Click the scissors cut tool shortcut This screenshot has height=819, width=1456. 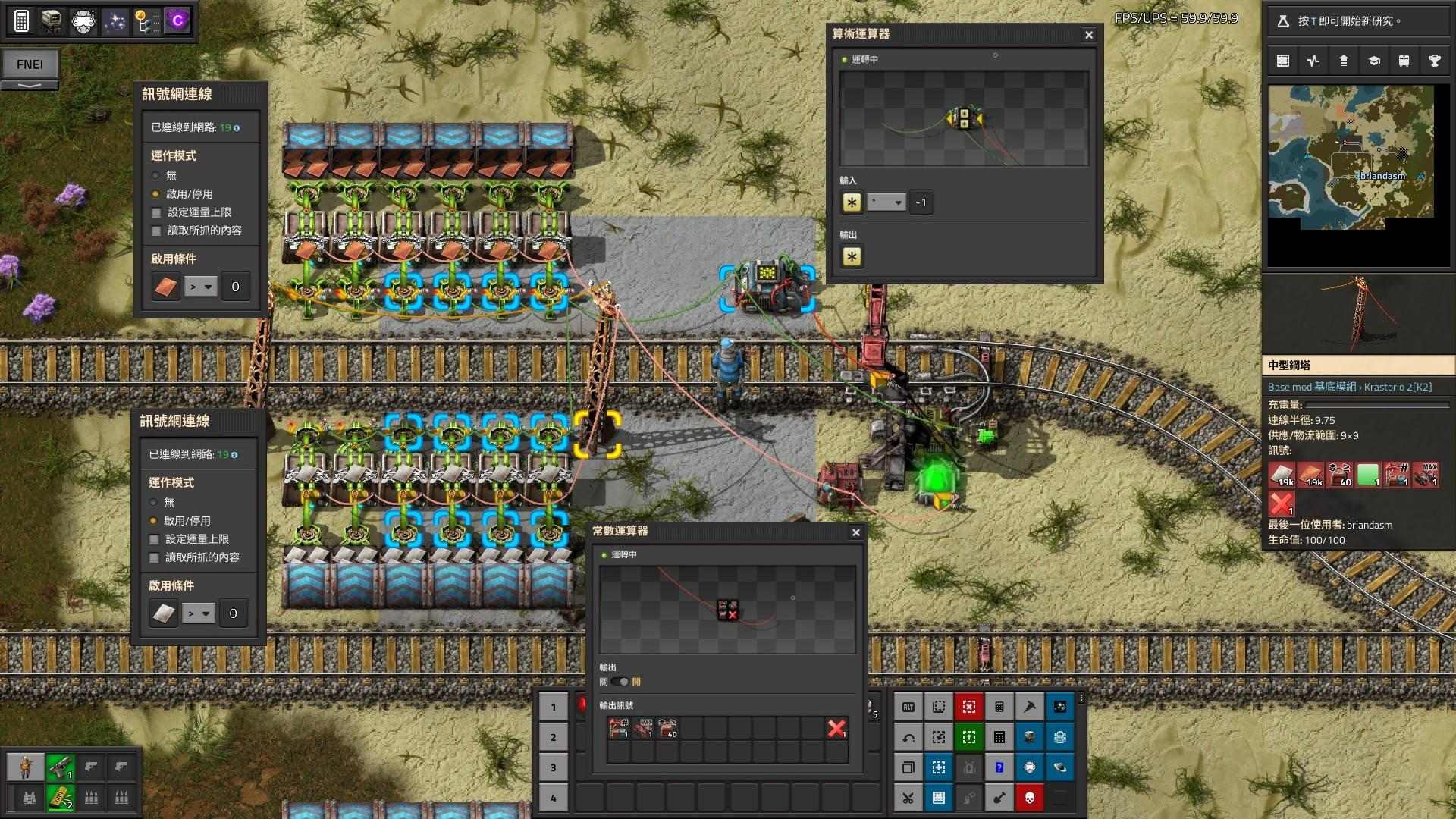(908, 798)
